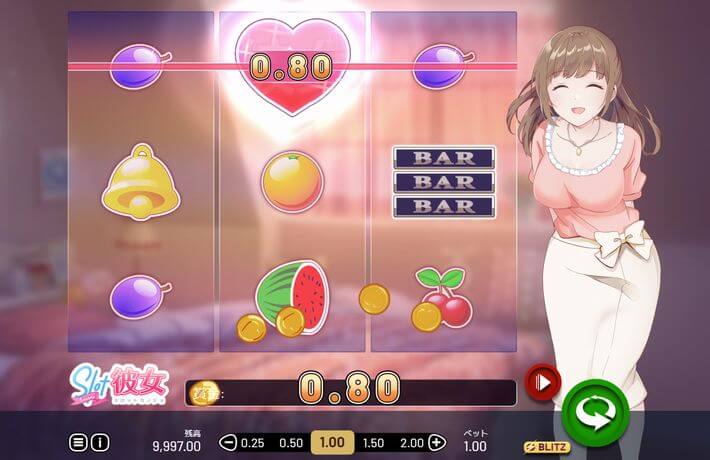Viewport: 710px width, 460px height.
Task: Show the game info panel
Action: [x=100, y=441]
